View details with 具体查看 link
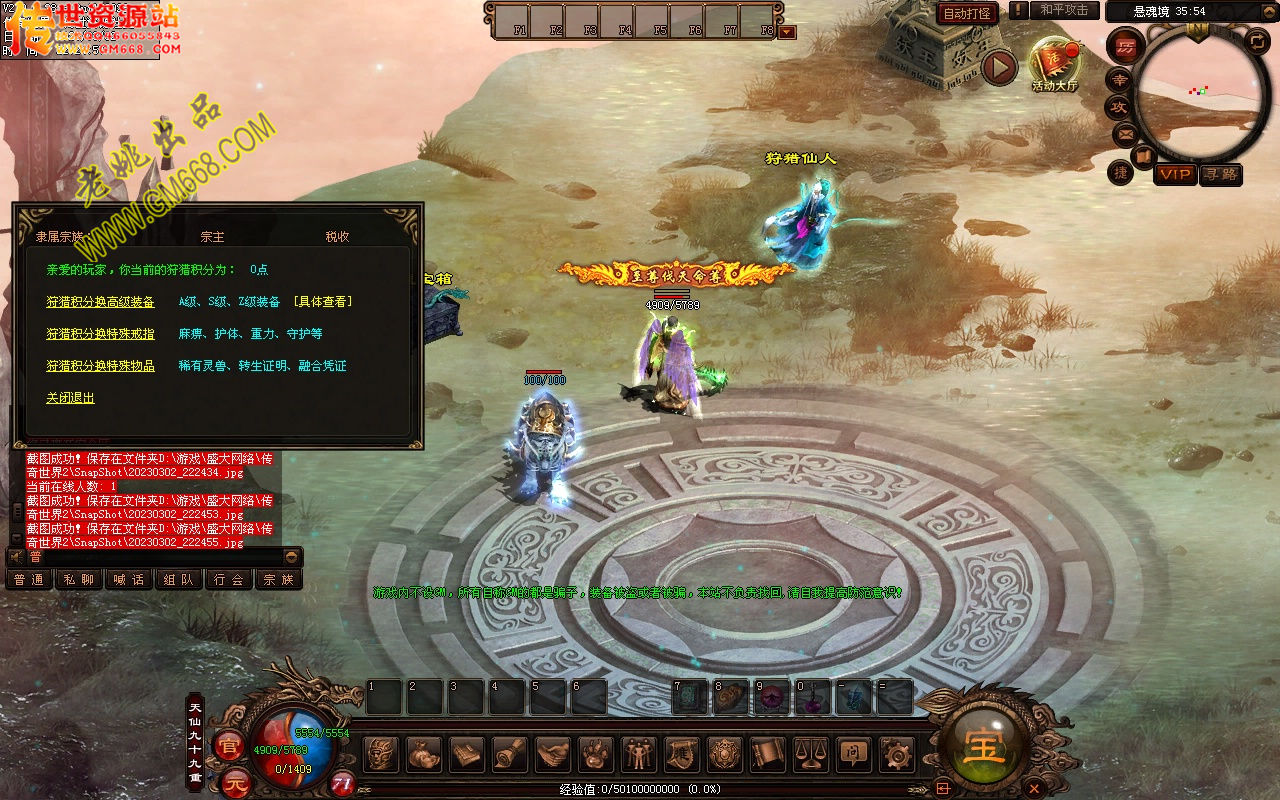Viewport: 1280px width, 800px height. click(323, 302)
